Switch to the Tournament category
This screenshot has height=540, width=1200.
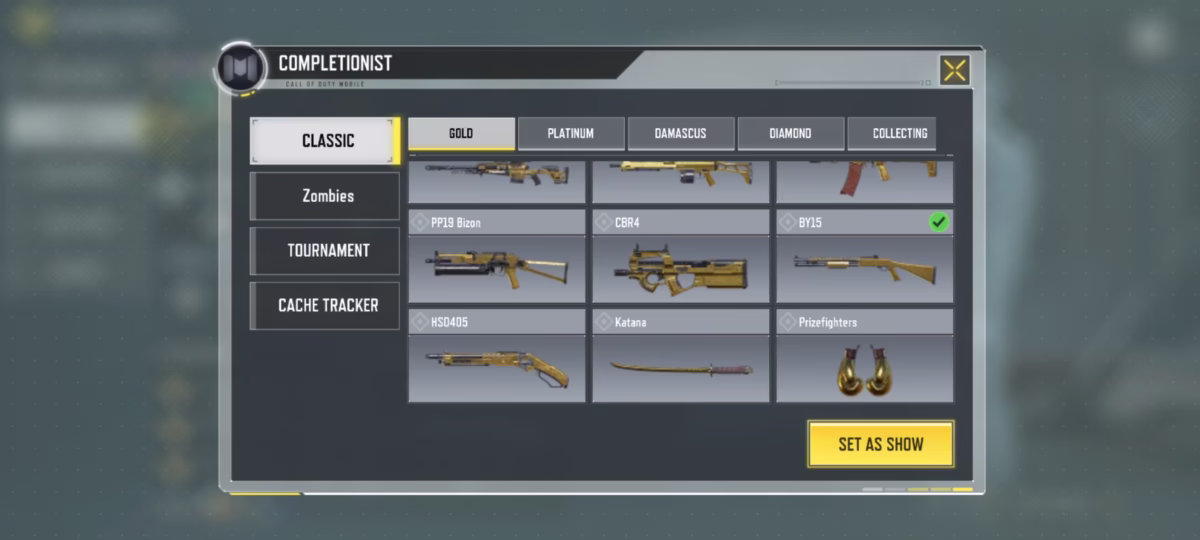(326, 251)
